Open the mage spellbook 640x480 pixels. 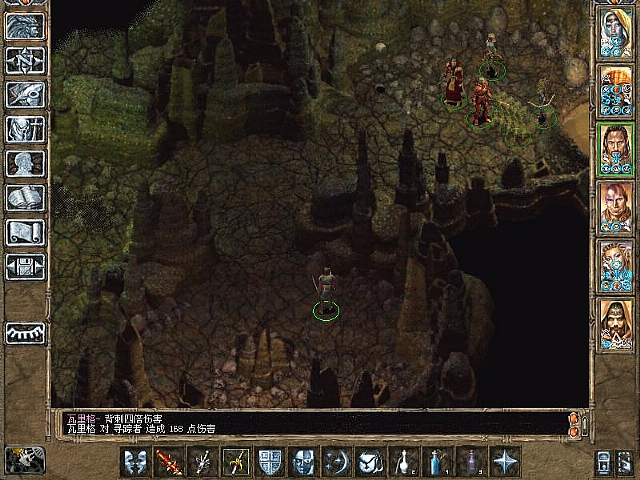point(24,198)
